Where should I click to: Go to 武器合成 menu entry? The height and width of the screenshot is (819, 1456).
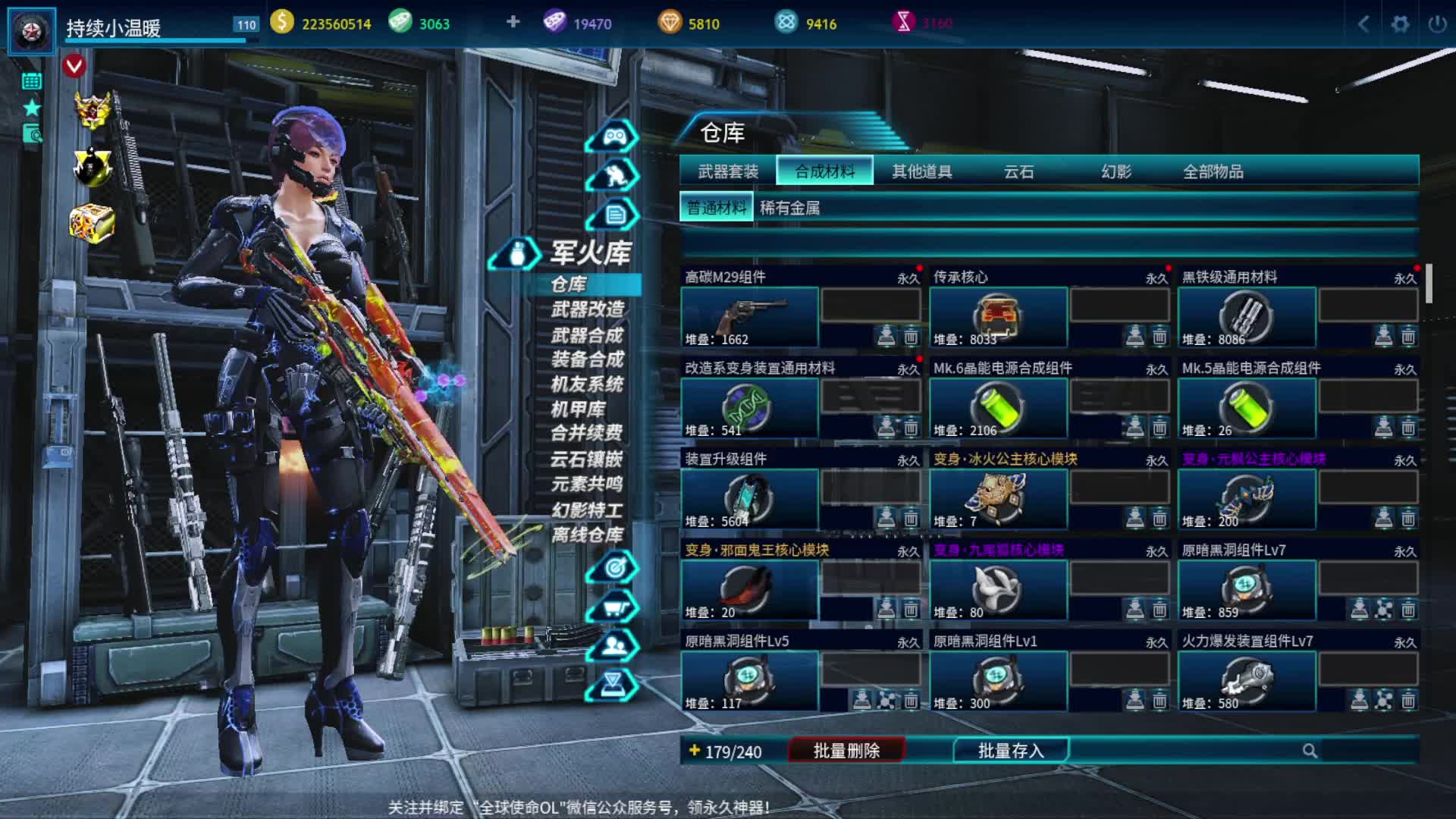tap(588, 335)
